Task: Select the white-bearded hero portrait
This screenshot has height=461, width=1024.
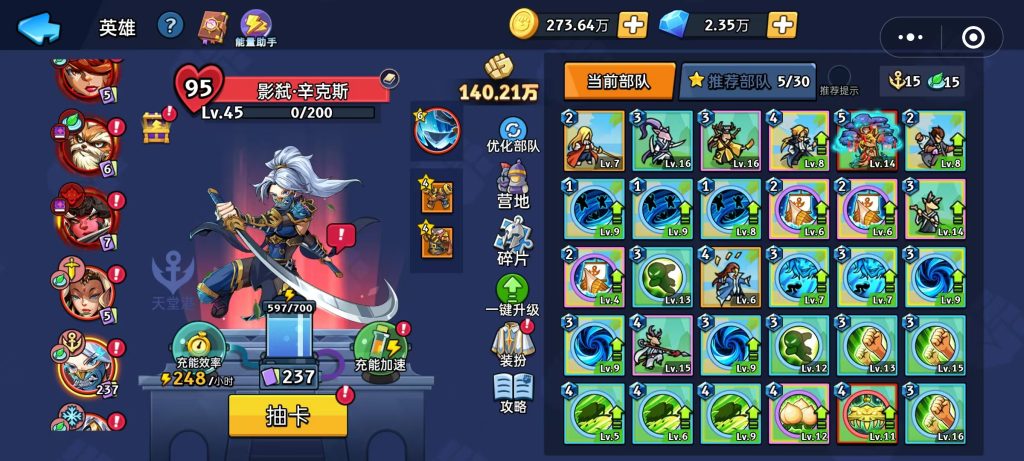Action: pos(87,150)
